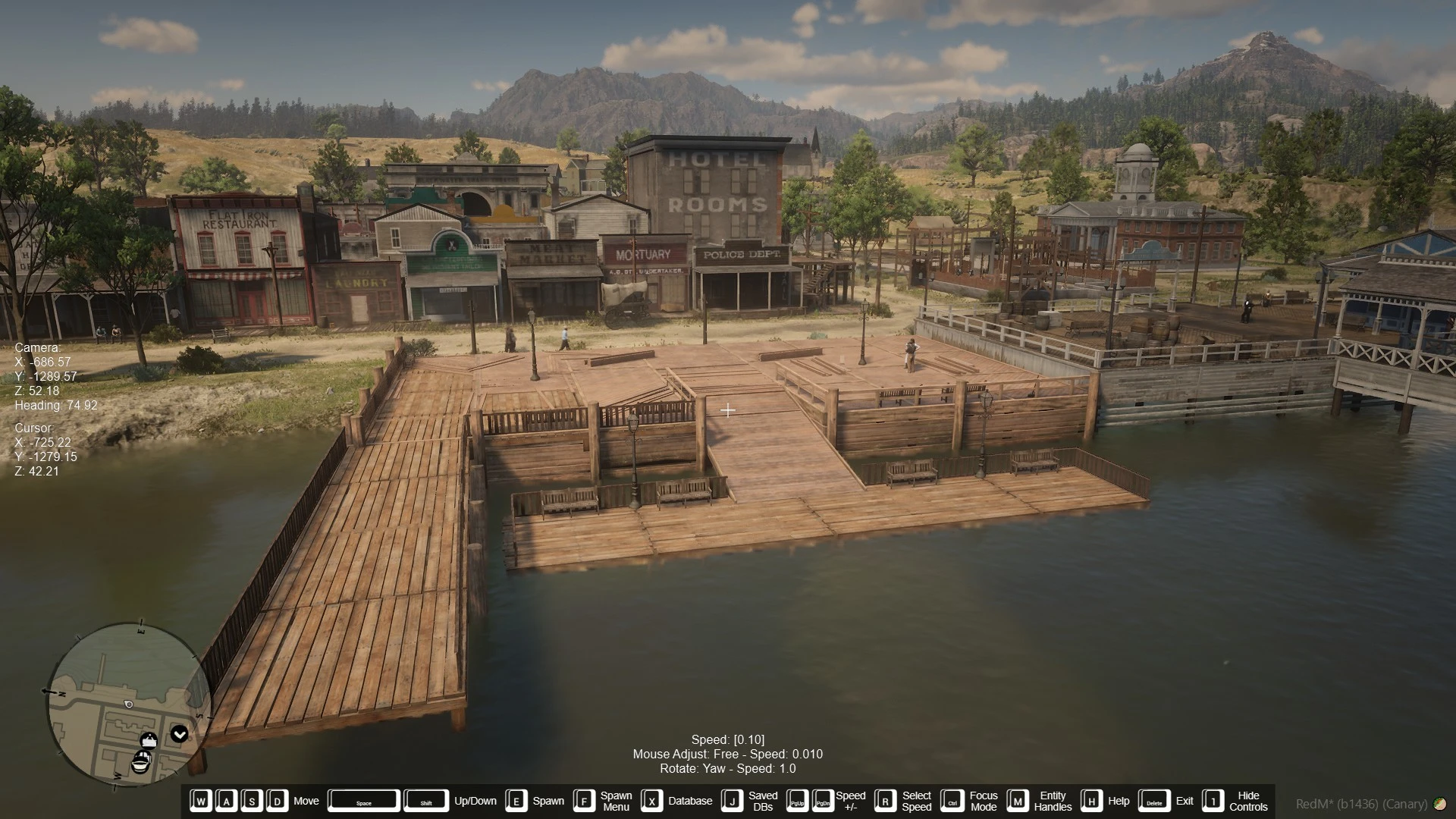Click the Saved DBs J key icon
1456x819 pixels.
coord(731,801)
